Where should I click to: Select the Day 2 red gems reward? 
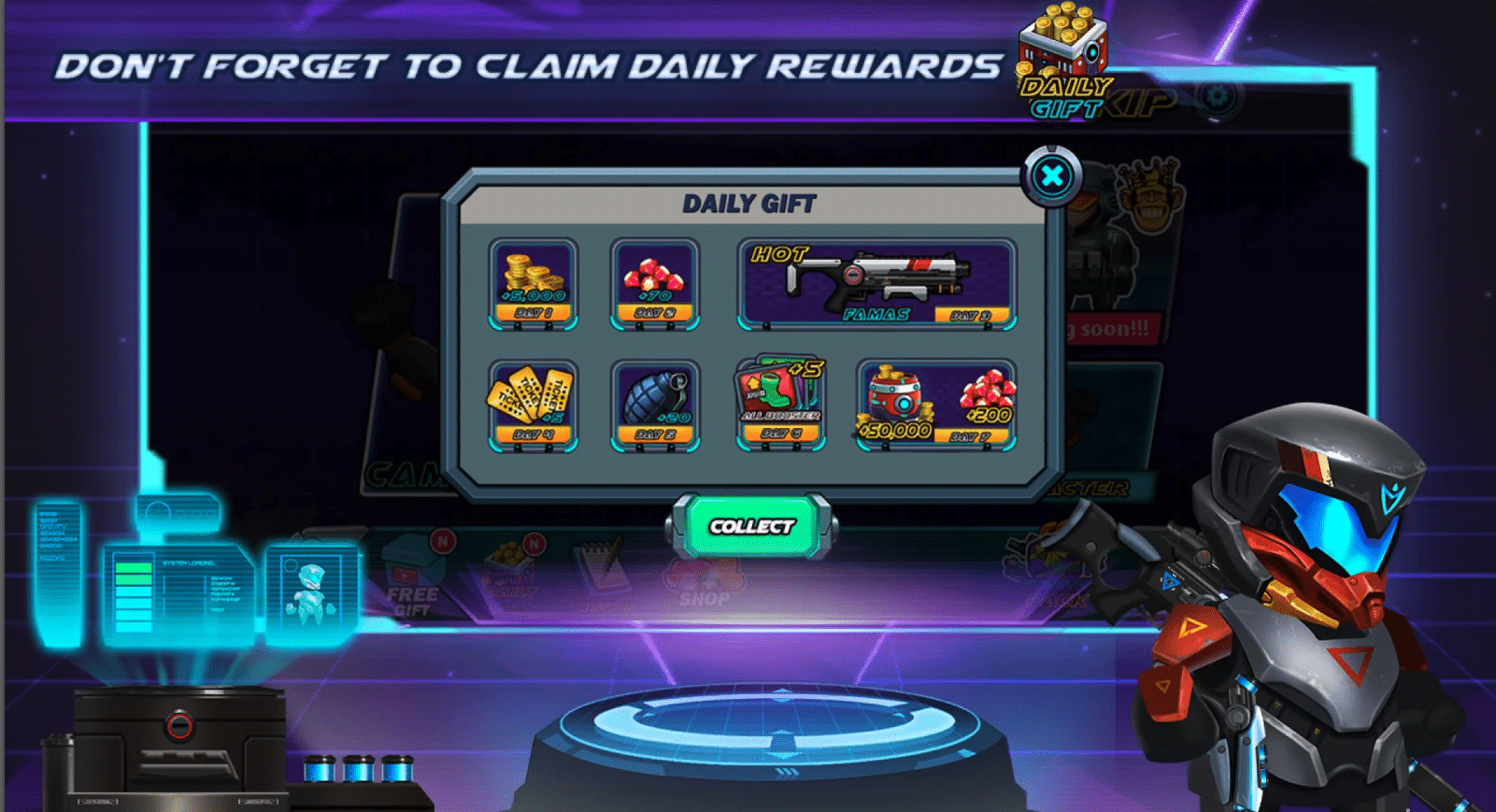click(654, 283)
